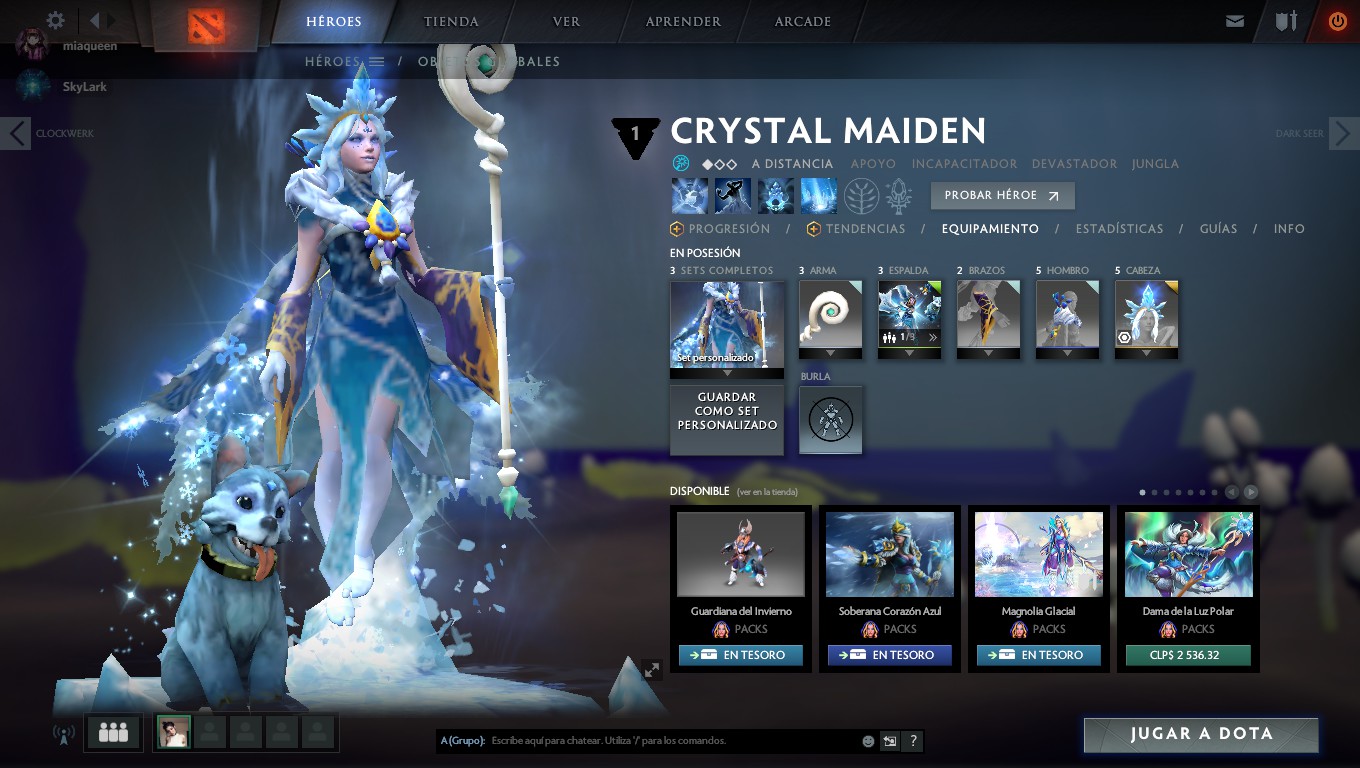This screenshot has height=768, width=1360.
Task: Open the Tienda store tab
Action: coord(451,21)
